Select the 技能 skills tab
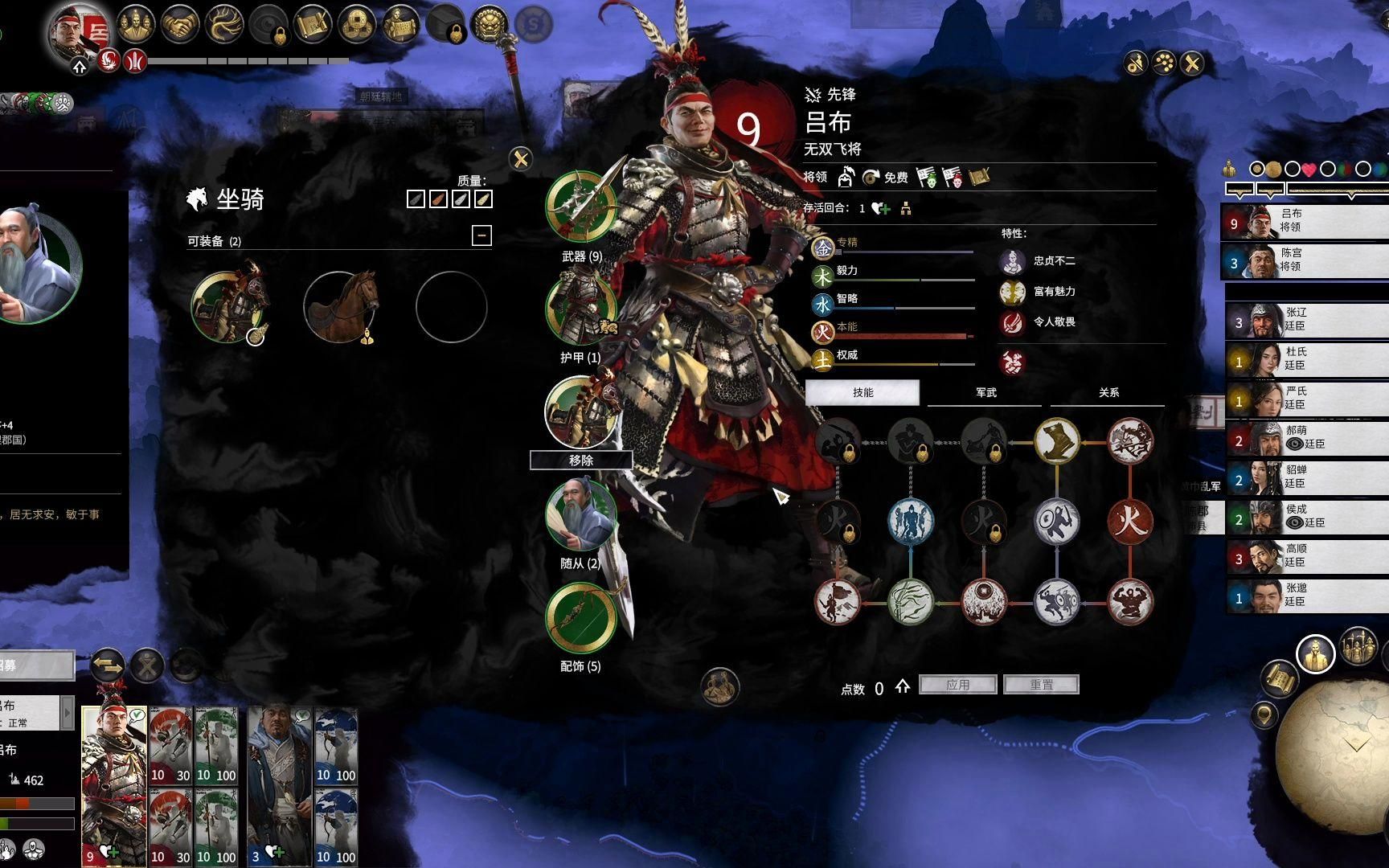1389x868 pixels. (x=862, y=392)
